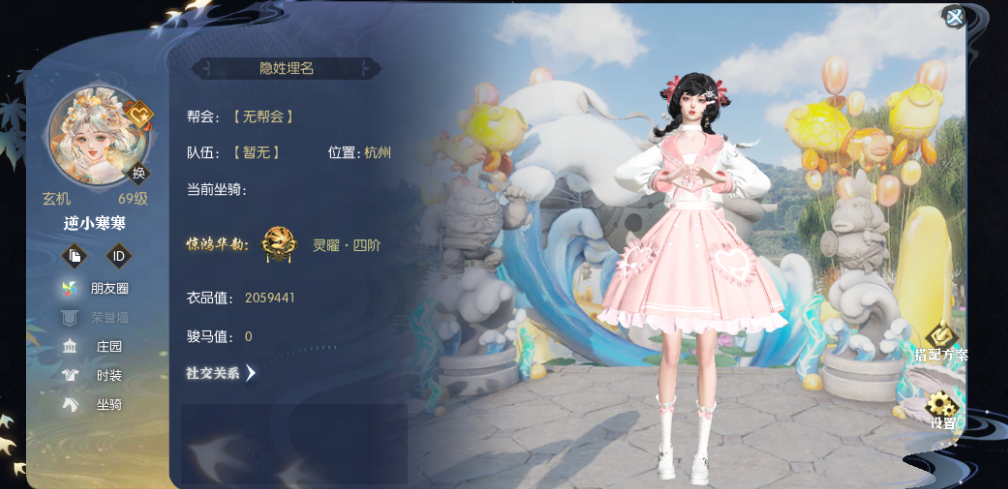The height and width of the screenshot is (489, 1008).
Task: Open 朋友圈 from the side menu
Action: 98,288
